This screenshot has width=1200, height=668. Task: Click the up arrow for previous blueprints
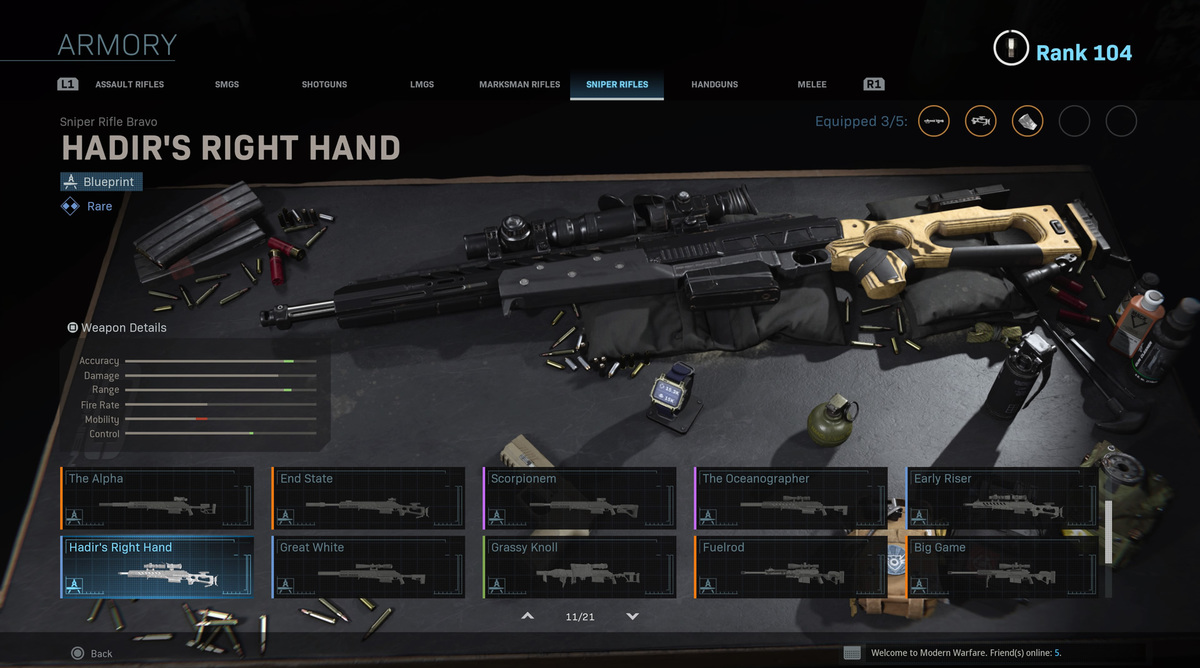pyautogui.click(x=528, y=617)
